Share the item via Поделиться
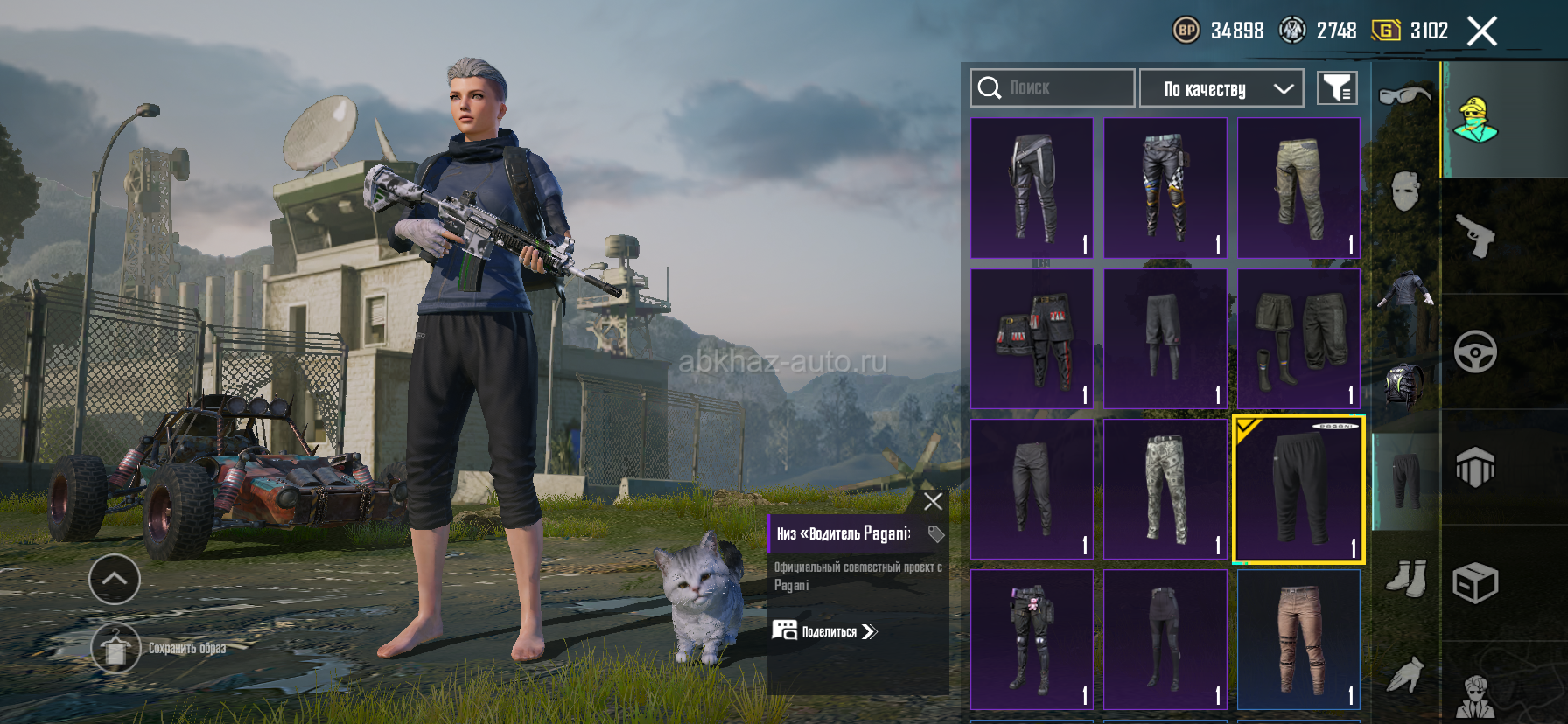1568x724 pixels. (824, 631)
